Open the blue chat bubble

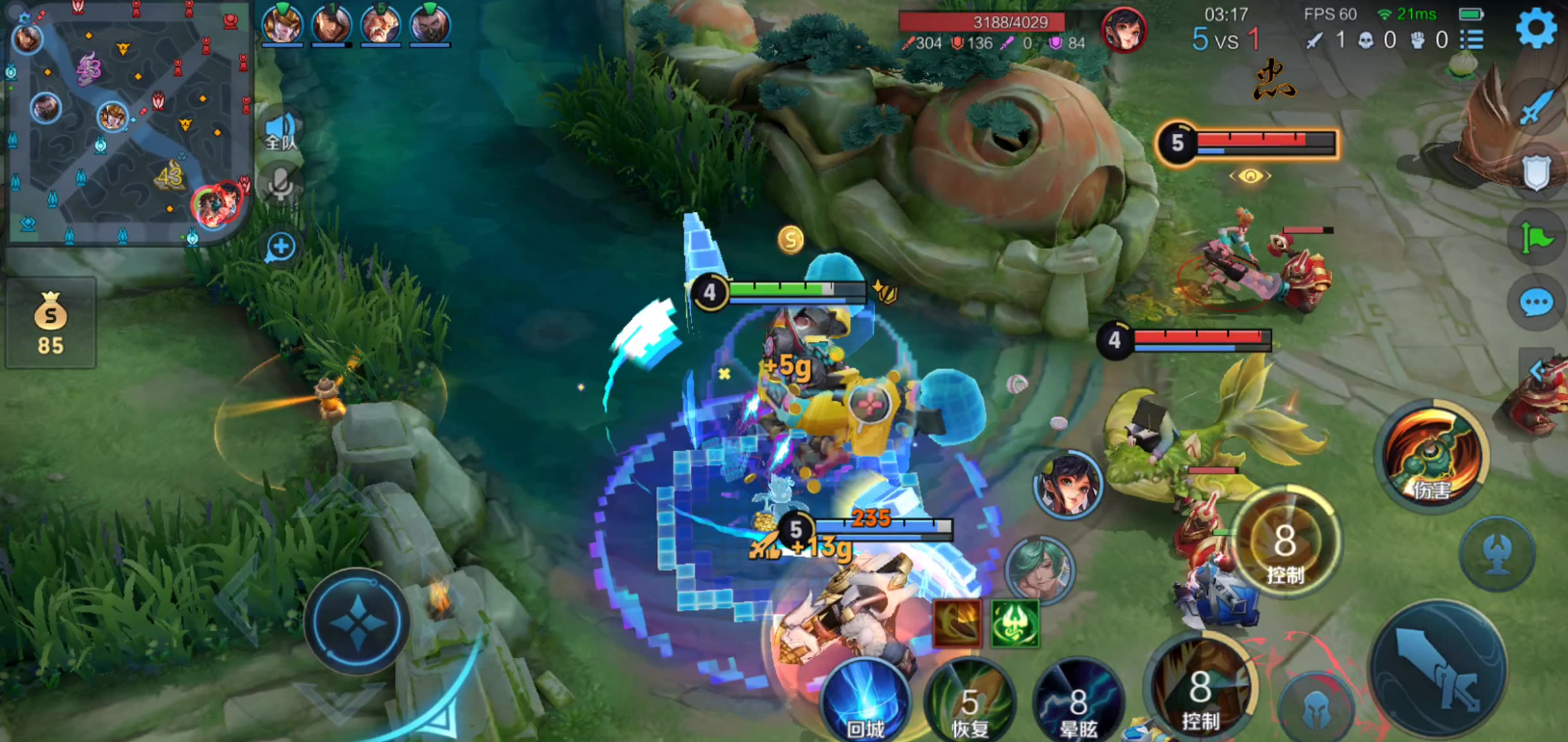pyautogui.click(x=1535, y=304)
